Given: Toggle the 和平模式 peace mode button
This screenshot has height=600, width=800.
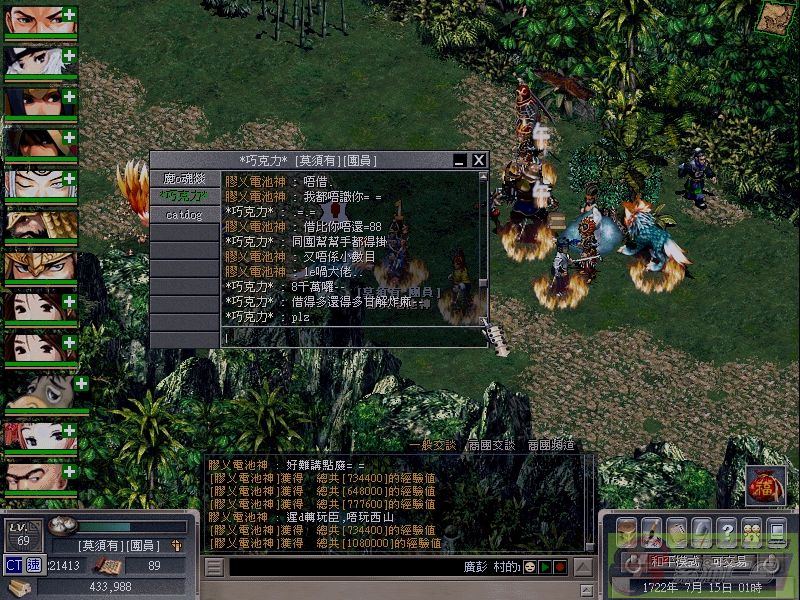Looking at the screenshot, I should click(x=674, y=563).
